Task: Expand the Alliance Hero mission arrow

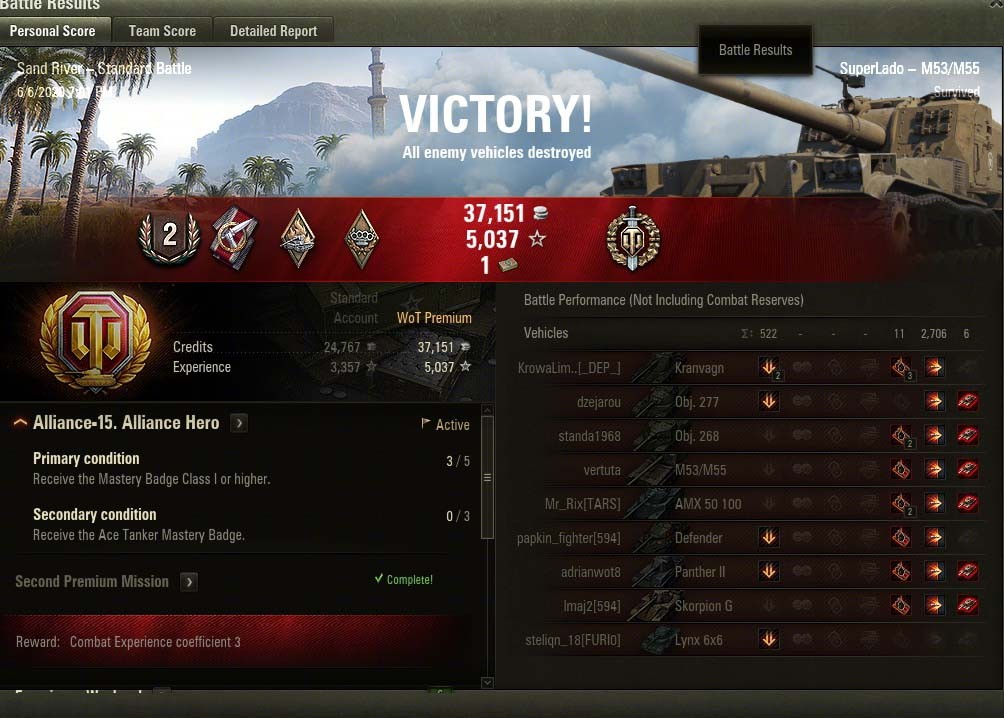Action: coord(239,423)
